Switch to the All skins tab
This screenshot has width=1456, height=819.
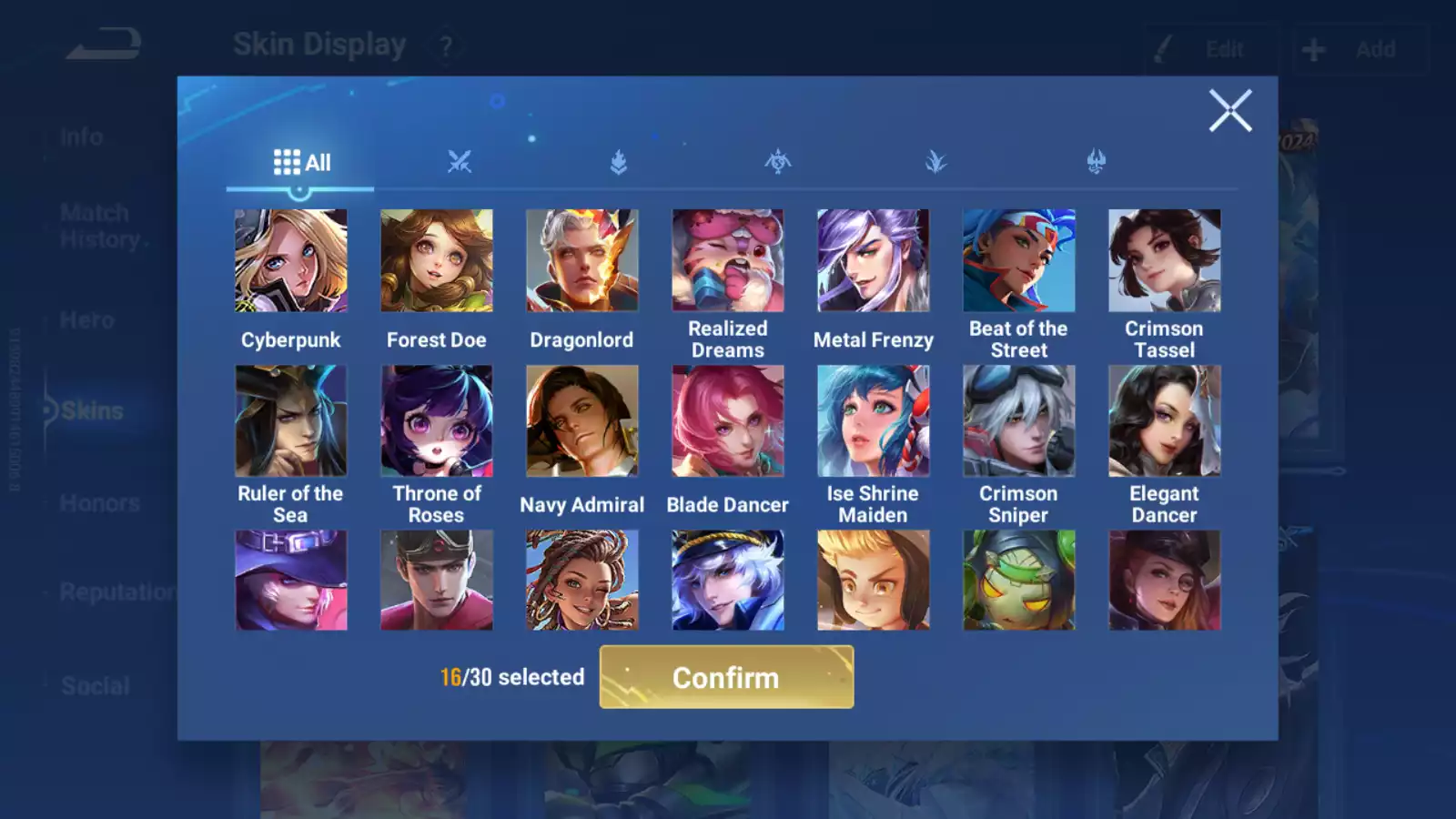click(x=301, y=163)
